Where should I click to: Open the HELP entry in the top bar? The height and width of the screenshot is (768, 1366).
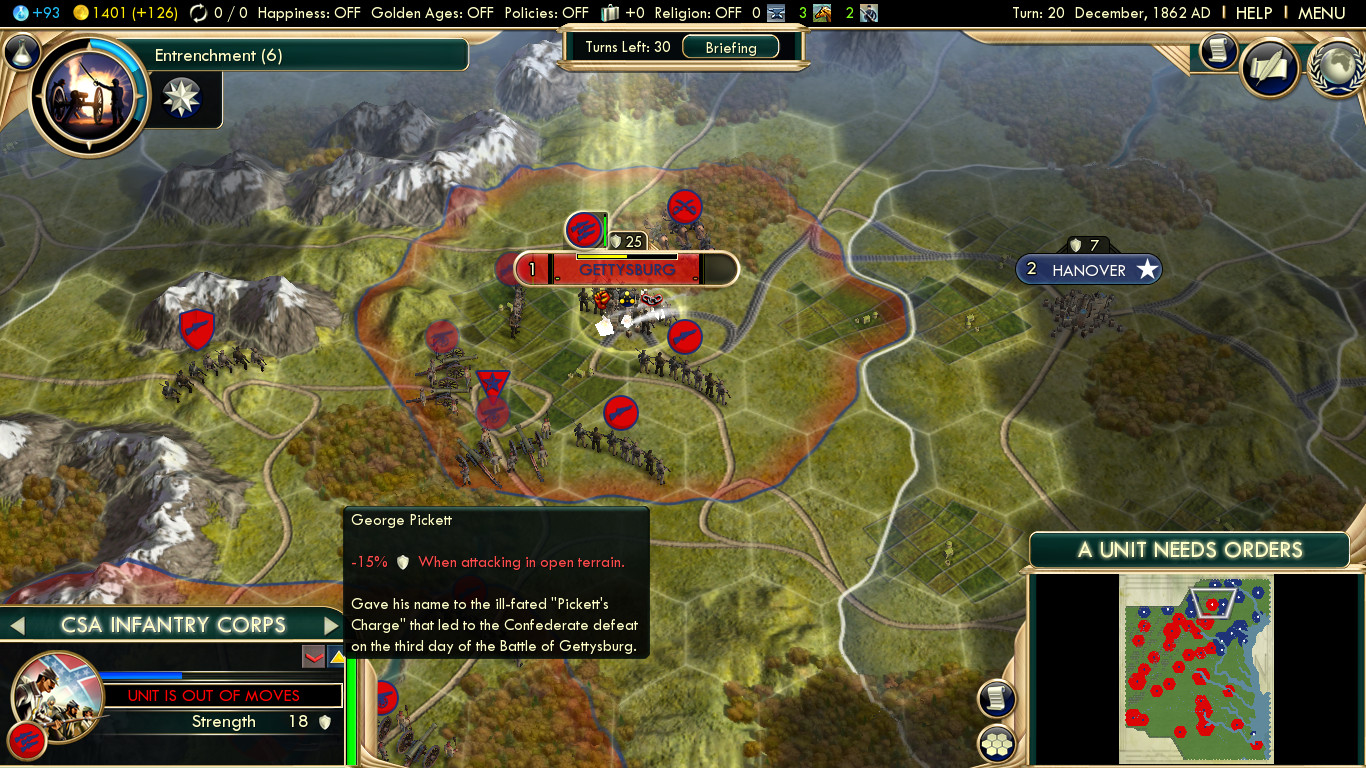pos(1253,13)
